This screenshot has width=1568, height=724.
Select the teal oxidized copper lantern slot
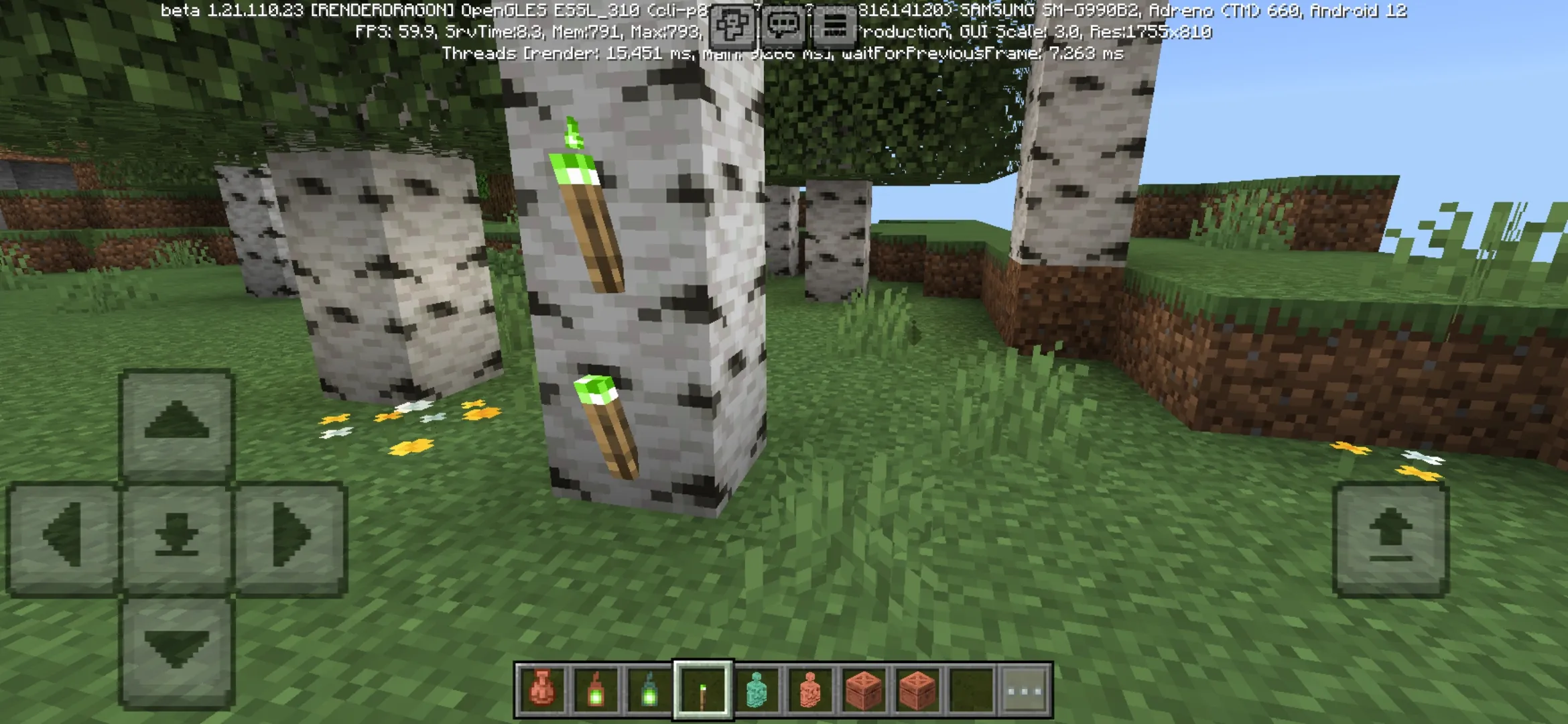649,690
